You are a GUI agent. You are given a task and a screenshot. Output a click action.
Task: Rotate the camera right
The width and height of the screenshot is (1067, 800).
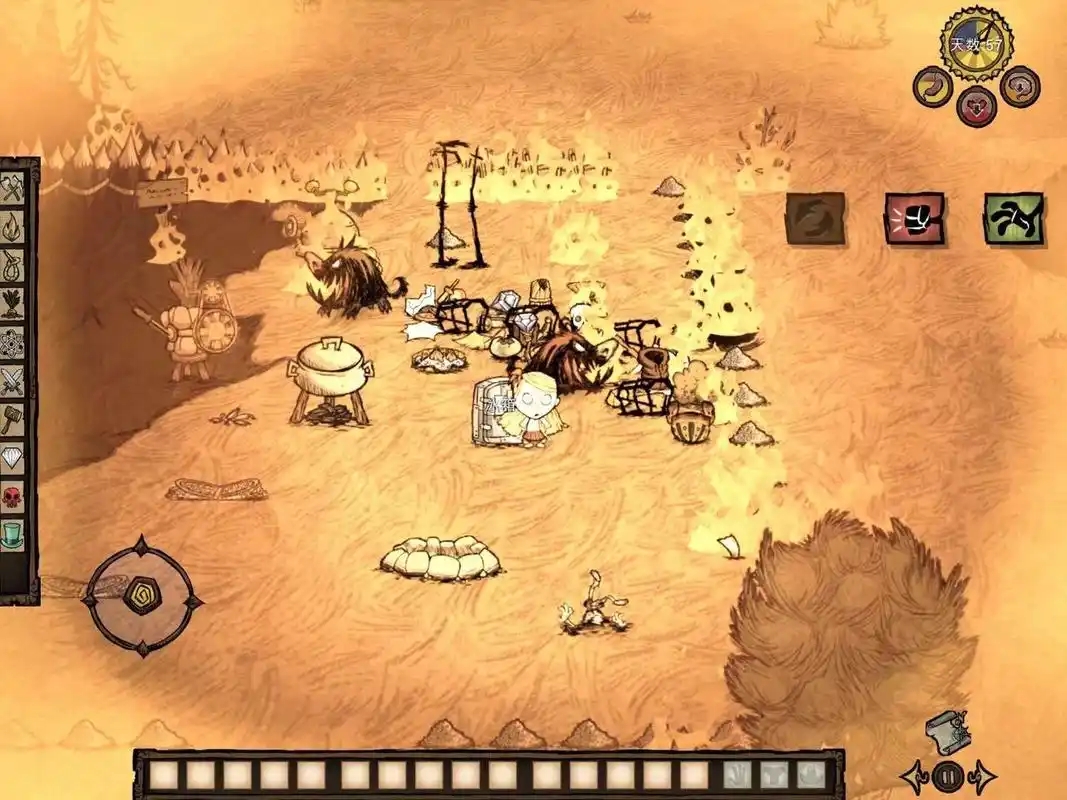point(982,775)
